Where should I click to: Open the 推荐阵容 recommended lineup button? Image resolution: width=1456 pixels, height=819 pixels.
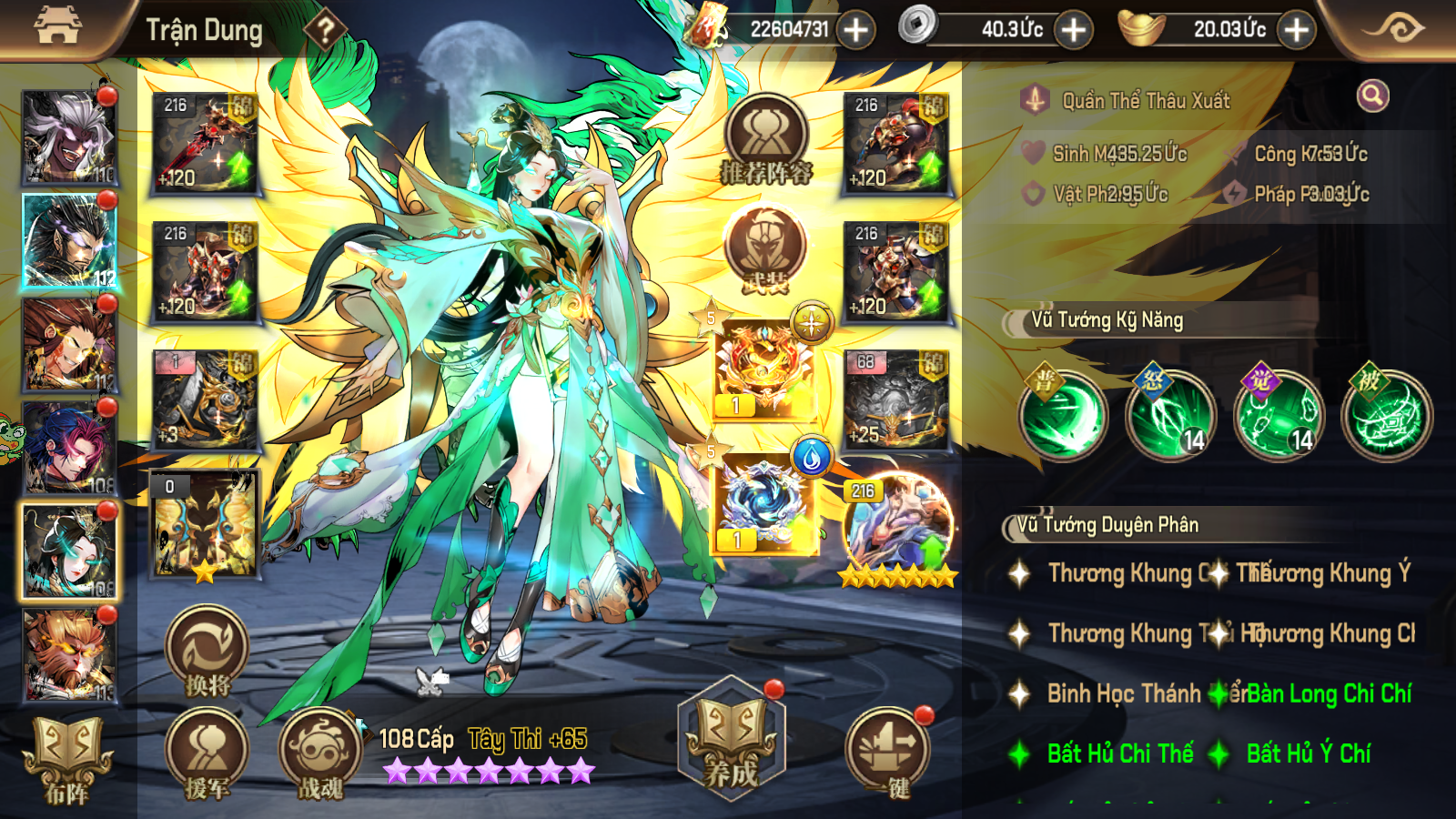click(x=766, y=141)
